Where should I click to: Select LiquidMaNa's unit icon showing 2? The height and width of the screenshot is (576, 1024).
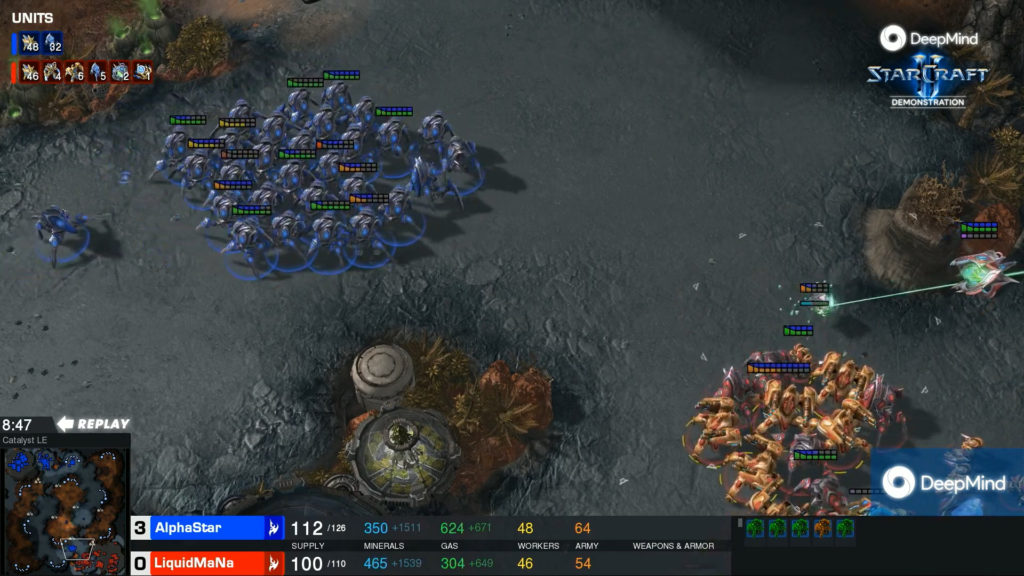click(x=121, y=72)
